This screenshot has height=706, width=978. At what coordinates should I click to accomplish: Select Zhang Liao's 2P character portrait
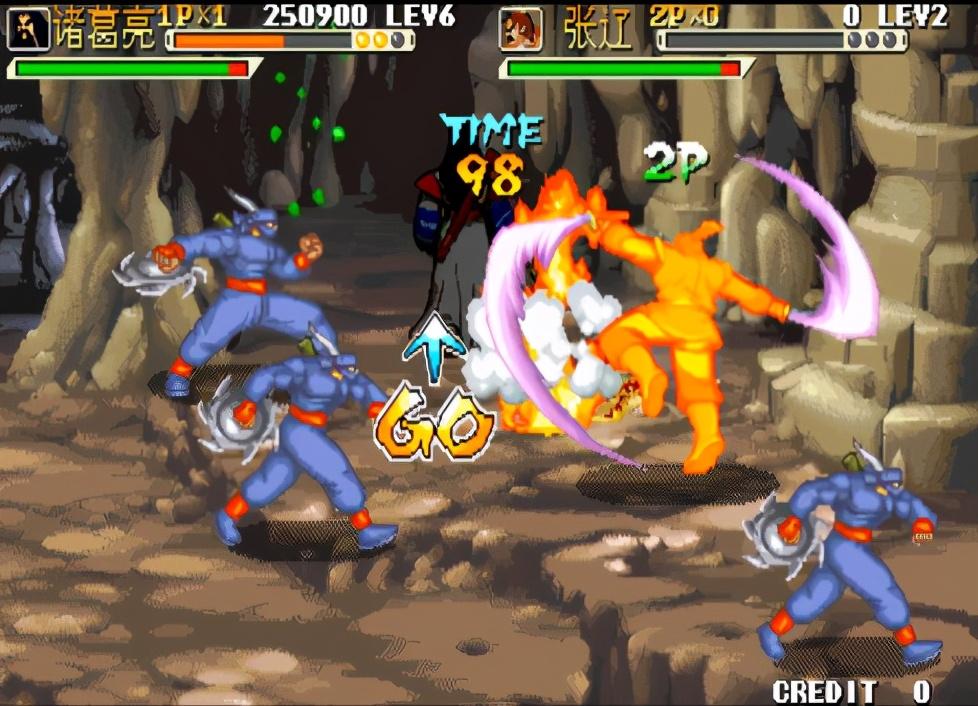point(519,30)
